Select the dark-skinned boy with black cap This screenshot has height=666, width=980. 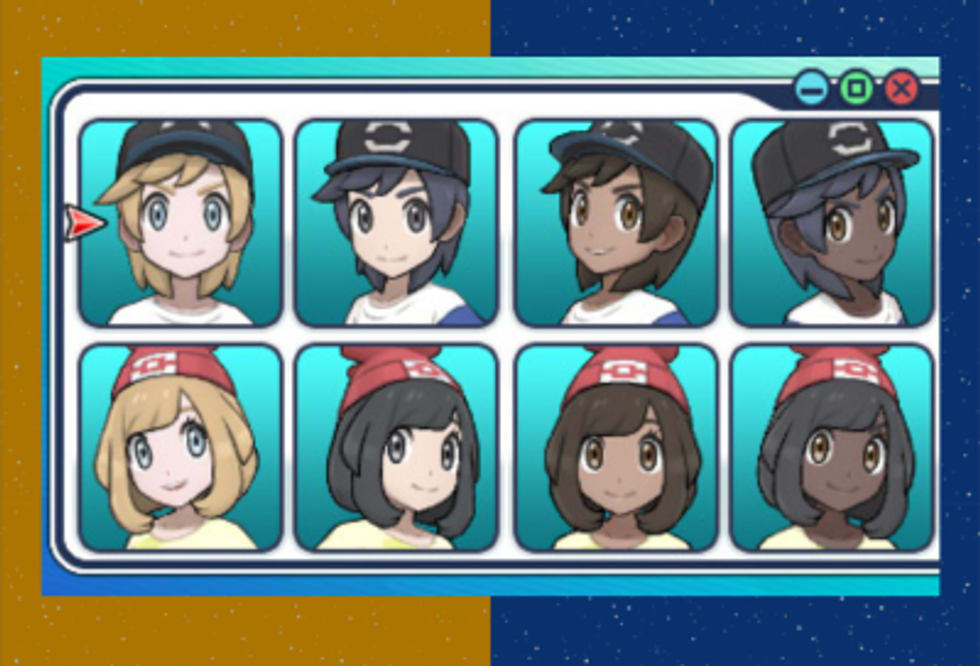coord(832,223)
